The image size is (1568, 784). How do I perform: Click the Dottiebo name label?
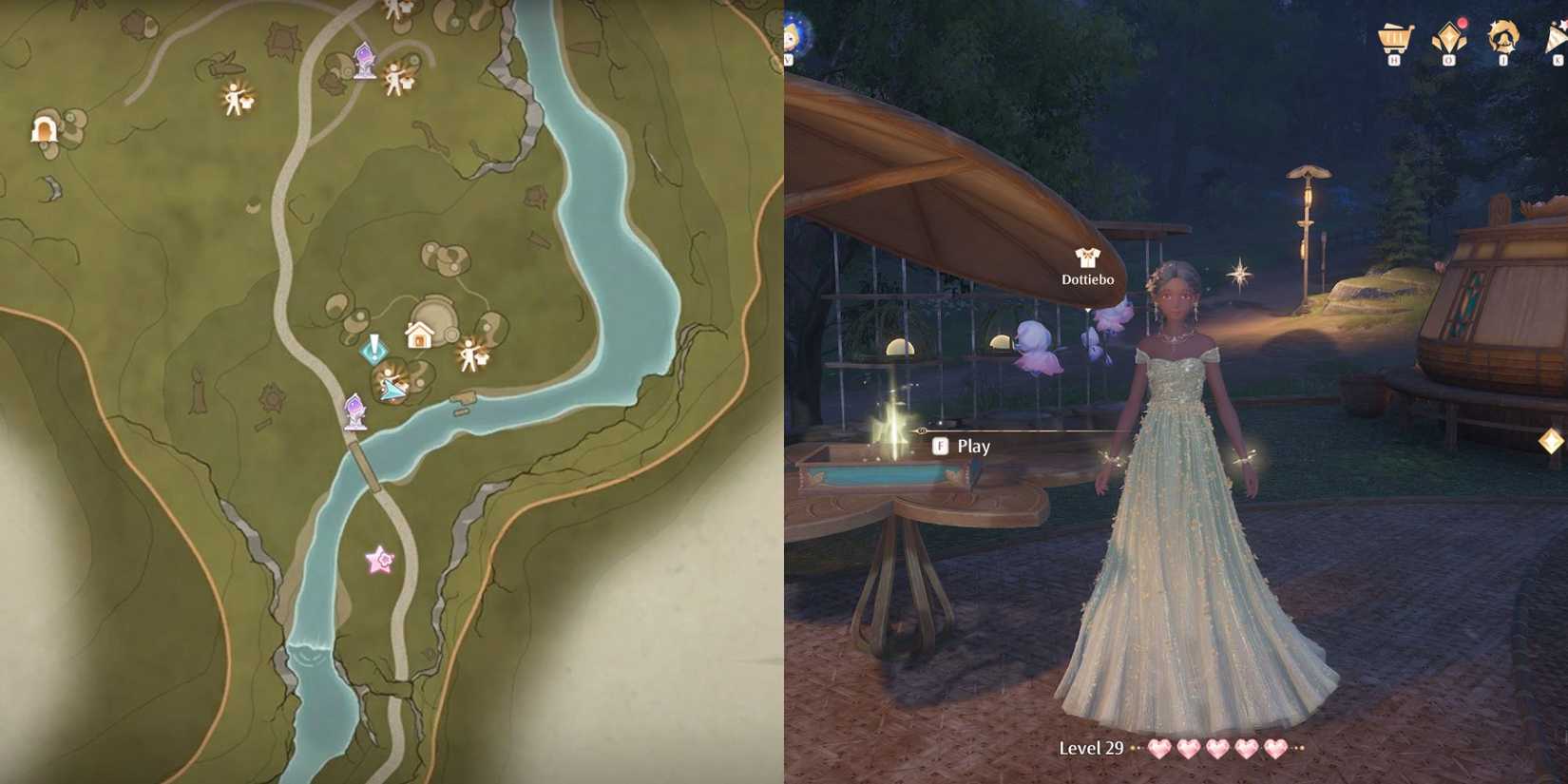tap(1086, 279)
